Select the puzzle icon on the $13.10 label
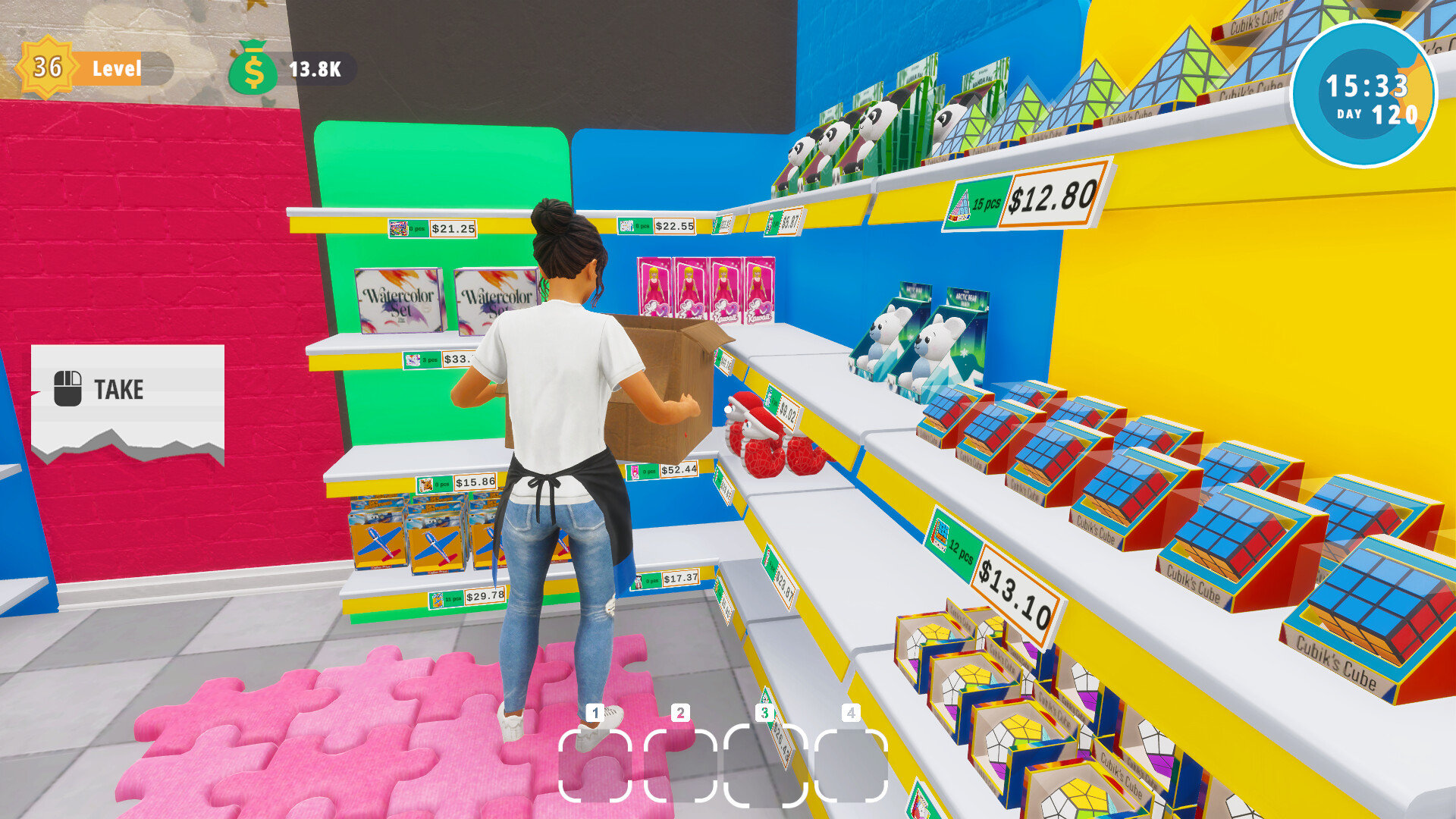Screen dimensions: 1456x819 tap(940, 535)
